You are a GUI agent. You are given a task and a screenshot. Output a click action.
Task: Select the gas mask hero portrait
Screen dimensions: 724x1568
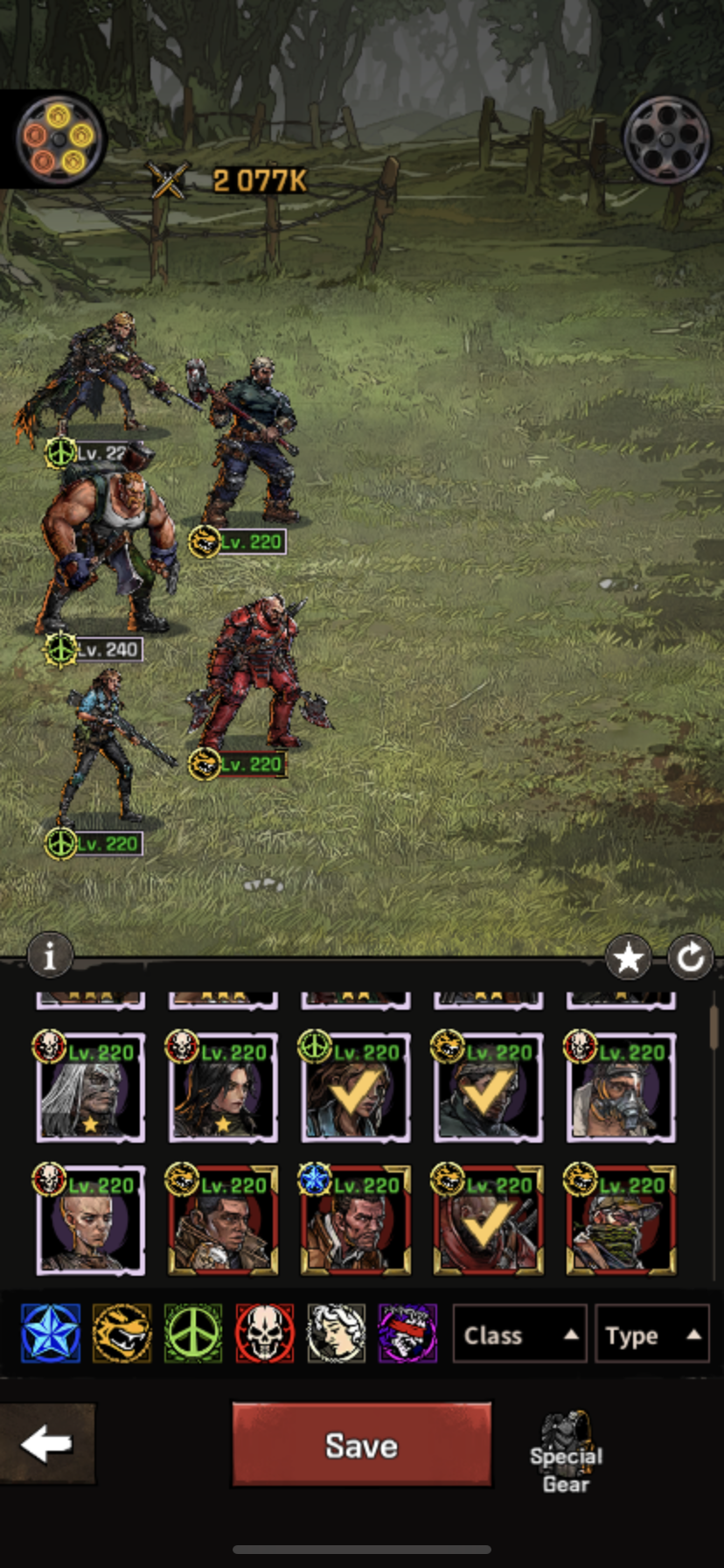(621, 1088)
